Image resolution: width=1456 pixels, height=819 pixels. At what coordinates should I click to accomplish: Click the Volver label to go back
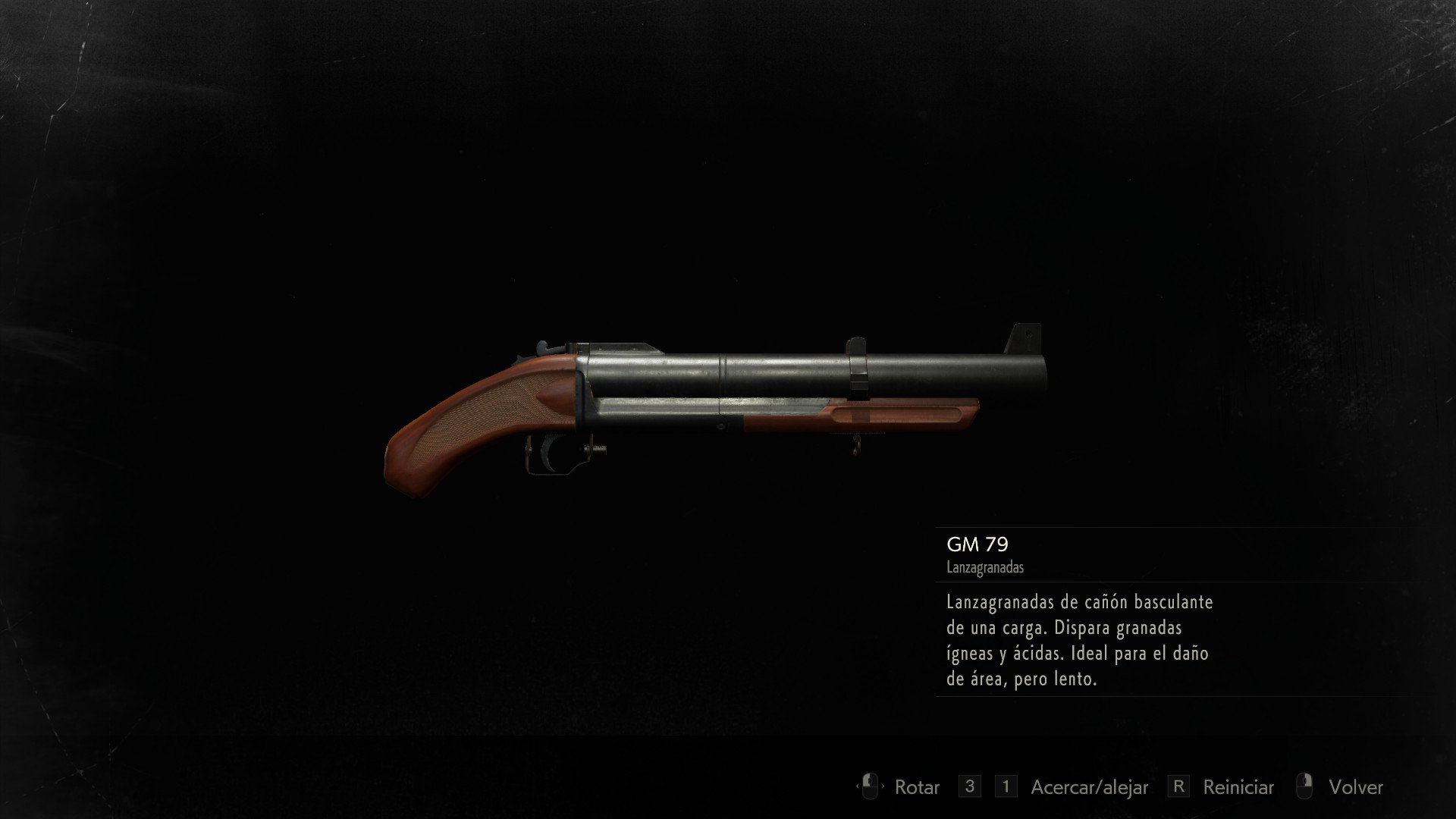coord(1355,787)
